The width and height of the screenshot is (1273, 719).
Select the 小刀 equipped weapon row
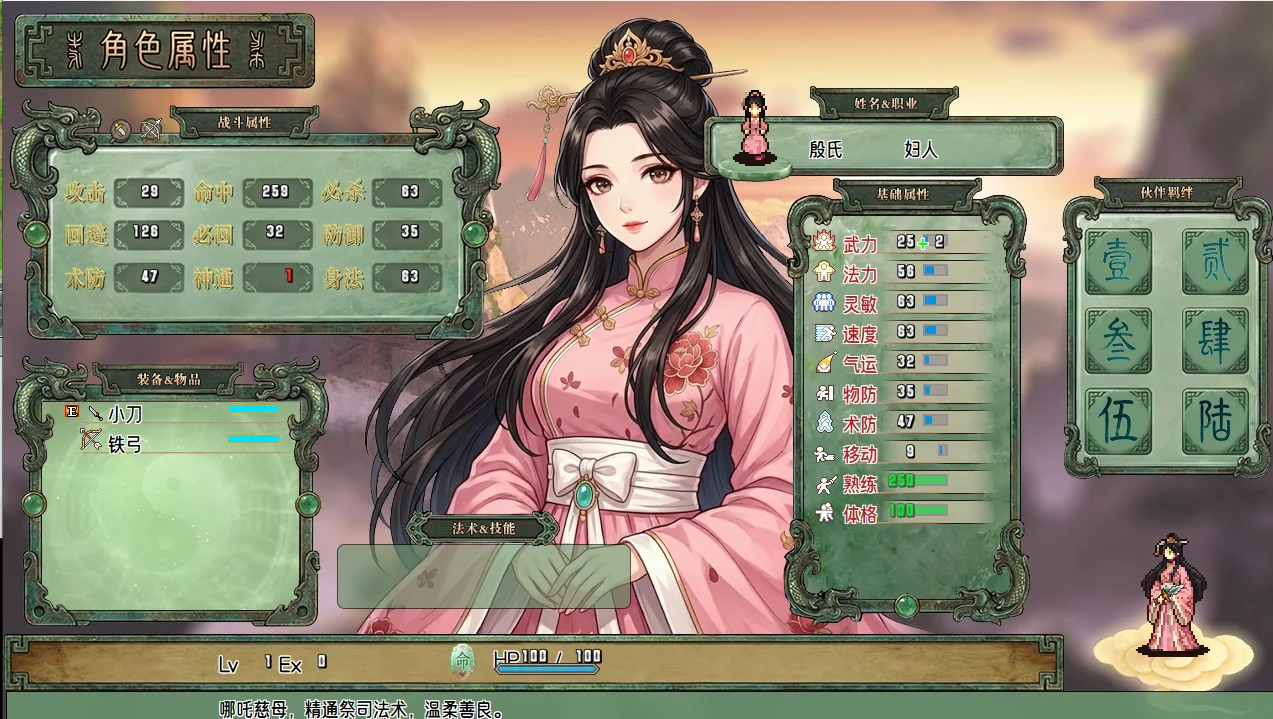(x=170, y=412)
